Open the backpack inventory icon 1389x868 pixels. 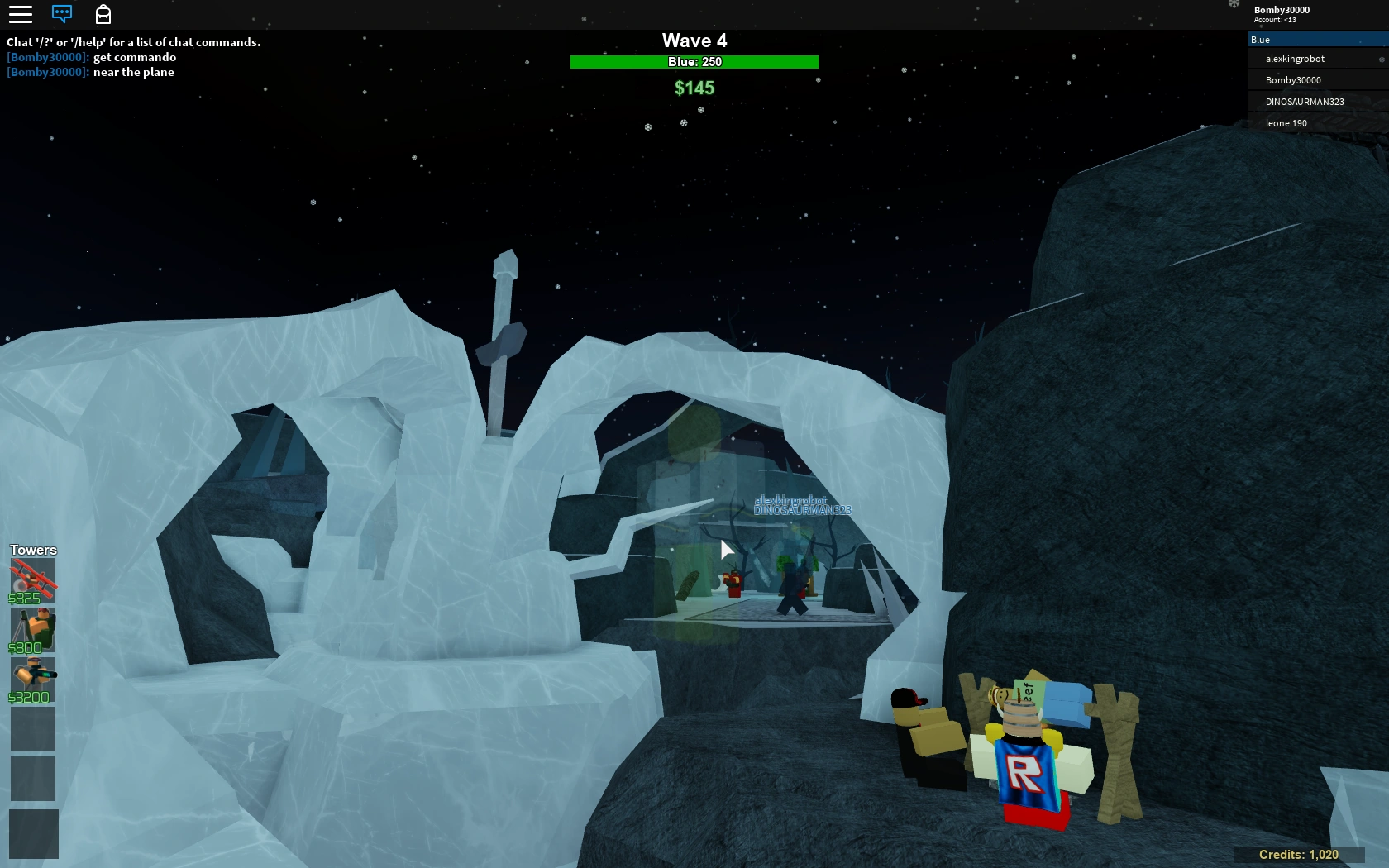[x=103, y=14]
